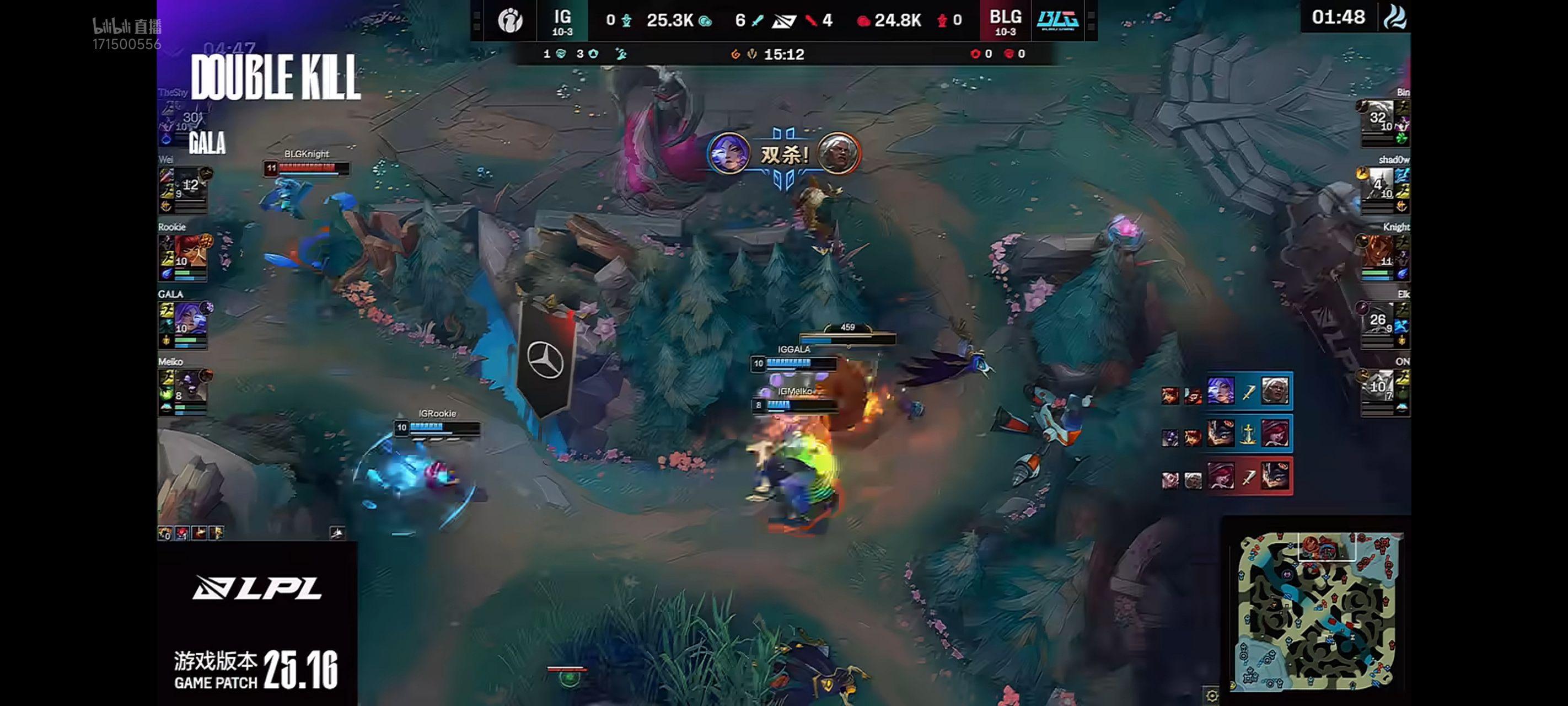This screenshot has height=706, width=1568.
Task: Click the grey icon right of the four-icon row
Action: point(337,533)
